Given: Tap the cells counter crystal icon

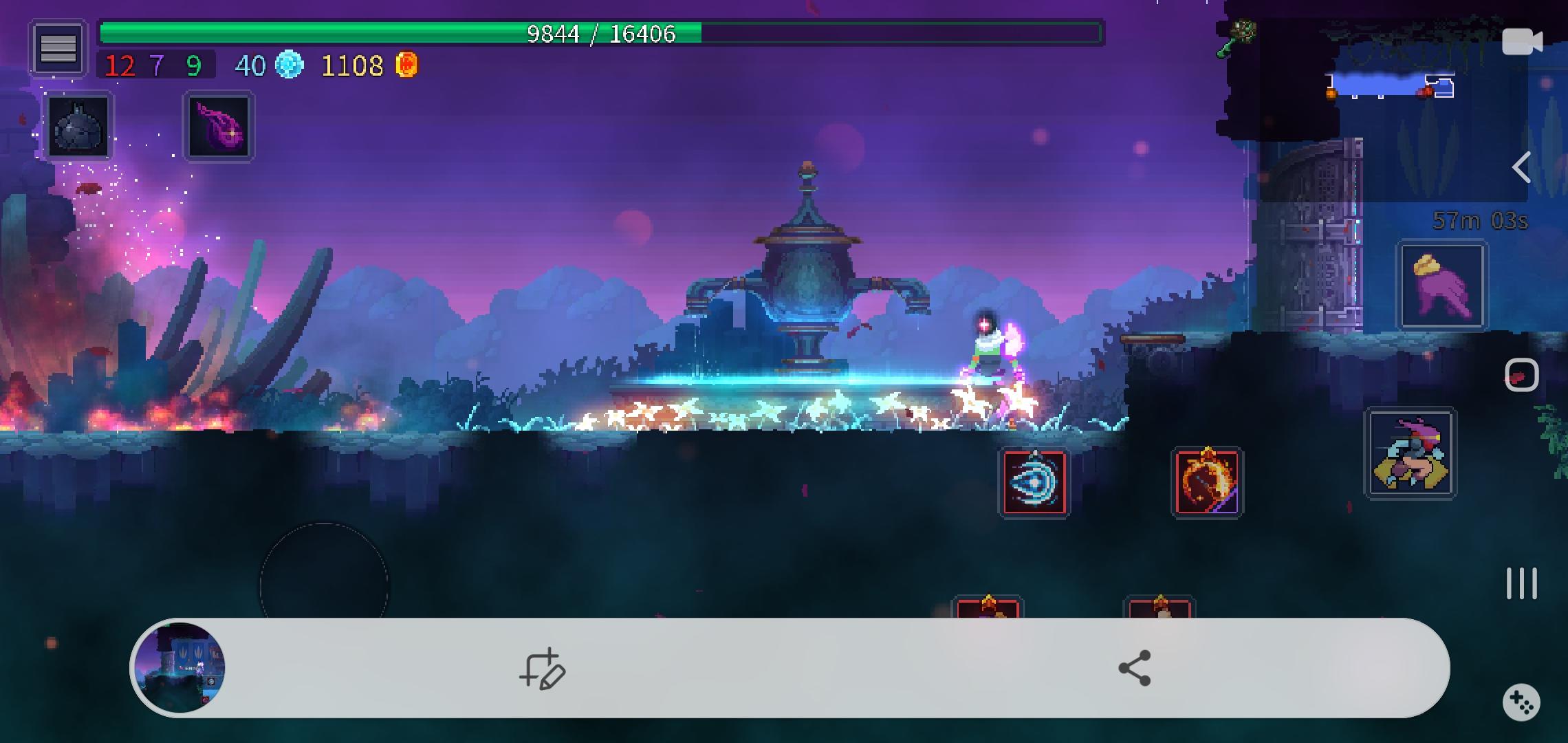Looking at the screenshot, I should tap(289, 65).
